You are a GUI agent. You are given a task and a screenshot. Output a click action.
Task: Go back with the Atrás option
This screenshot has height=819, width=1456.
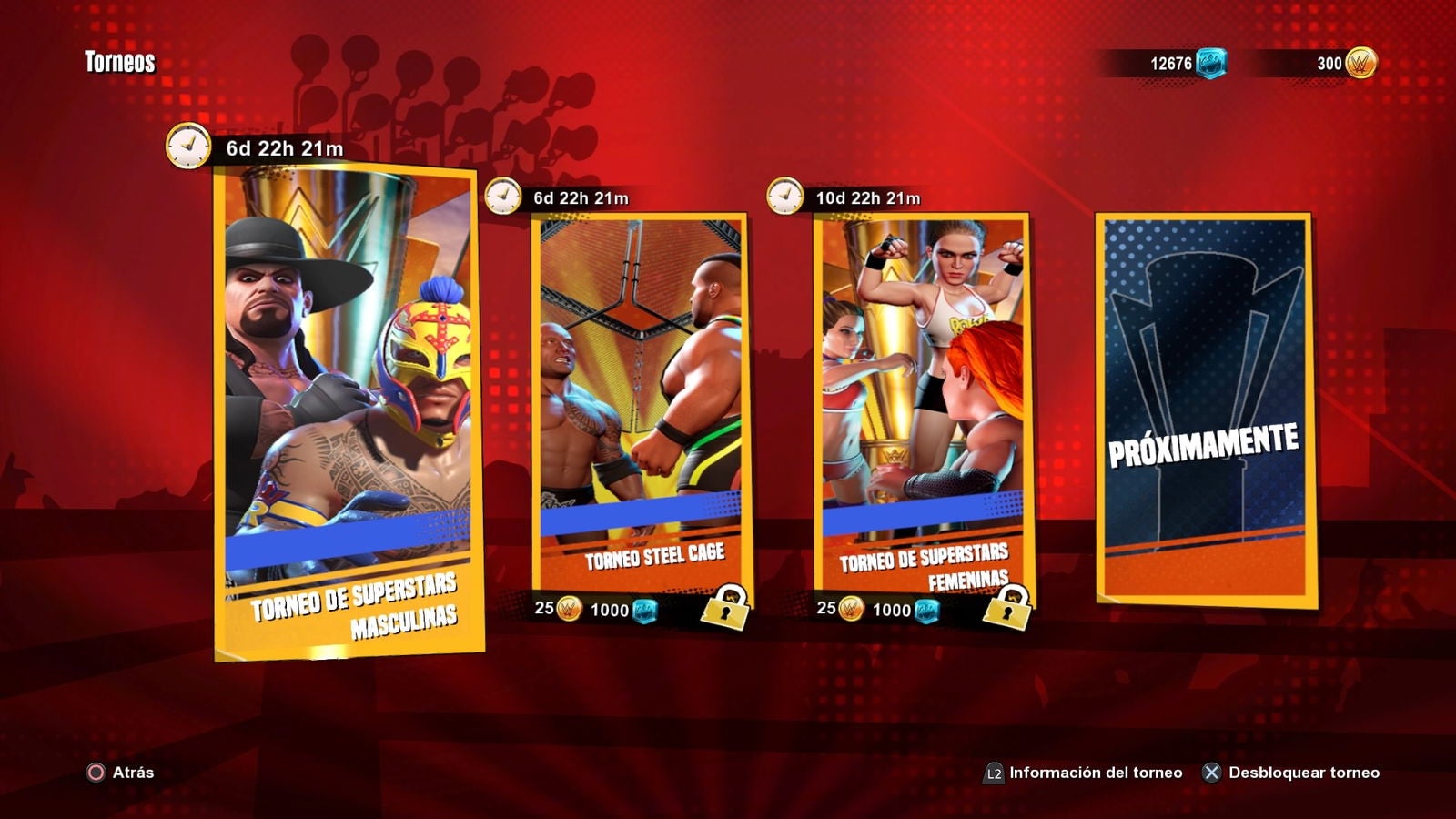coord(121,773)
